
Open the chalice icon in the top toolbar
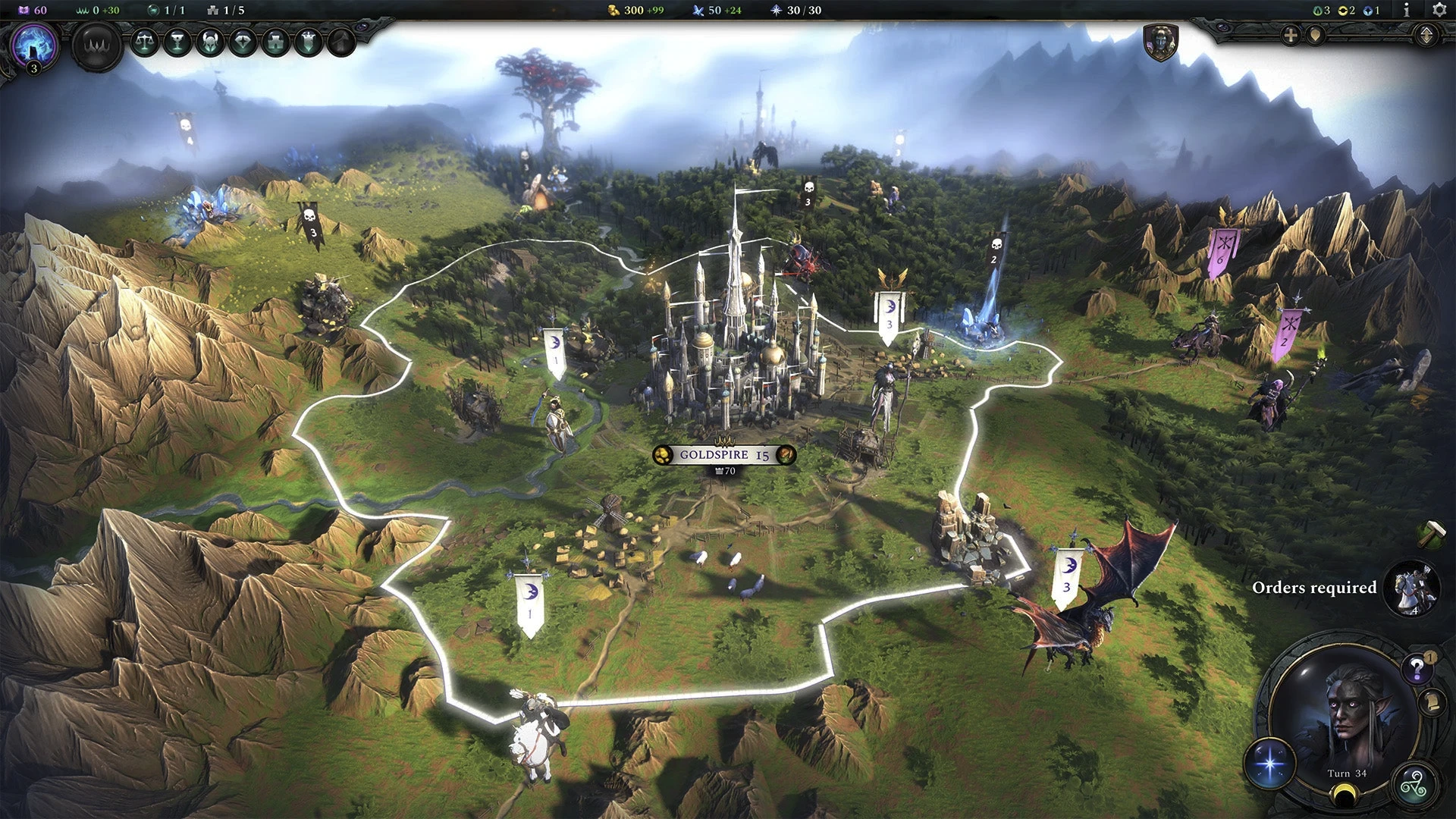(x=179, y=42)
